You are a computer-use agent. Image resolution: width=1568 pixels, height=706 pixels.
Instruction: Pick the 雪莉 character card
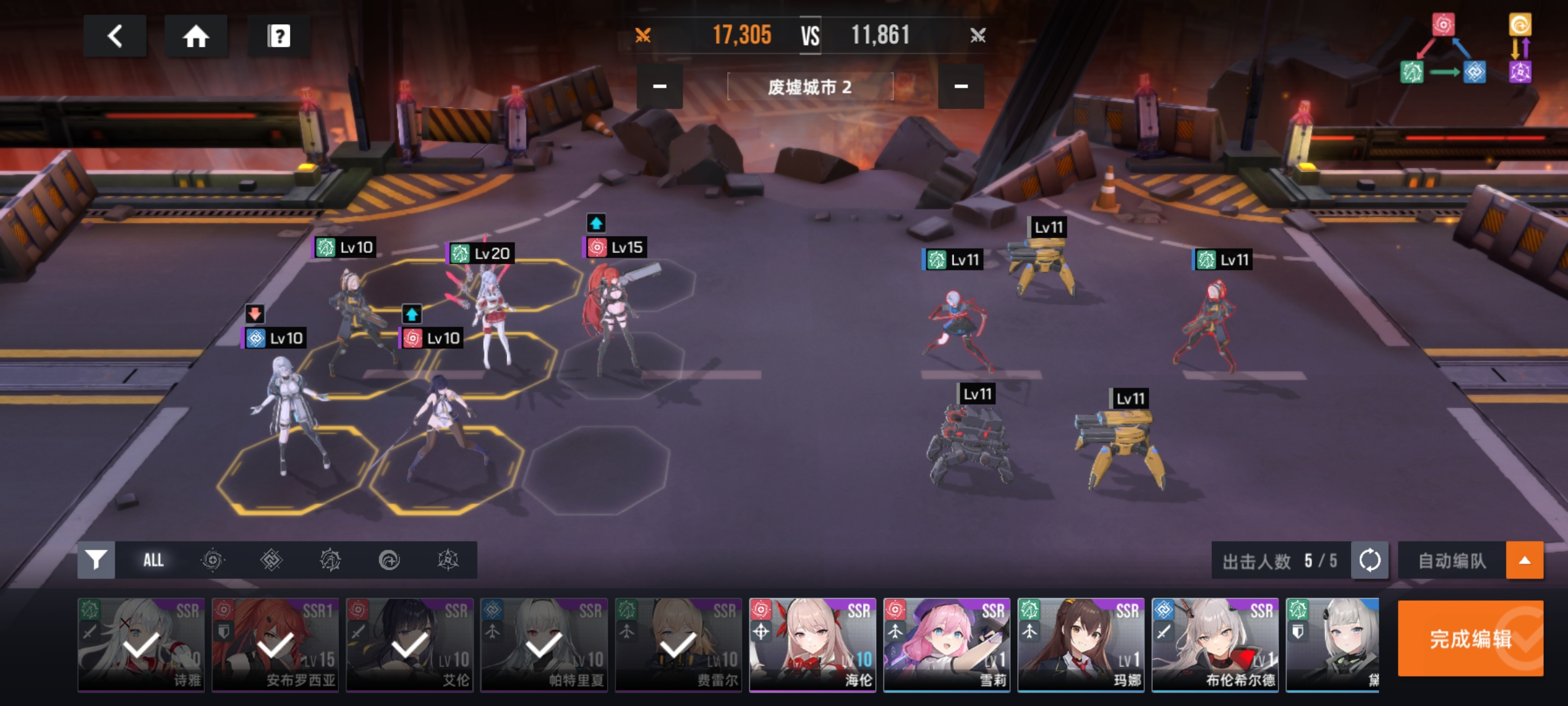click(947, 644)
